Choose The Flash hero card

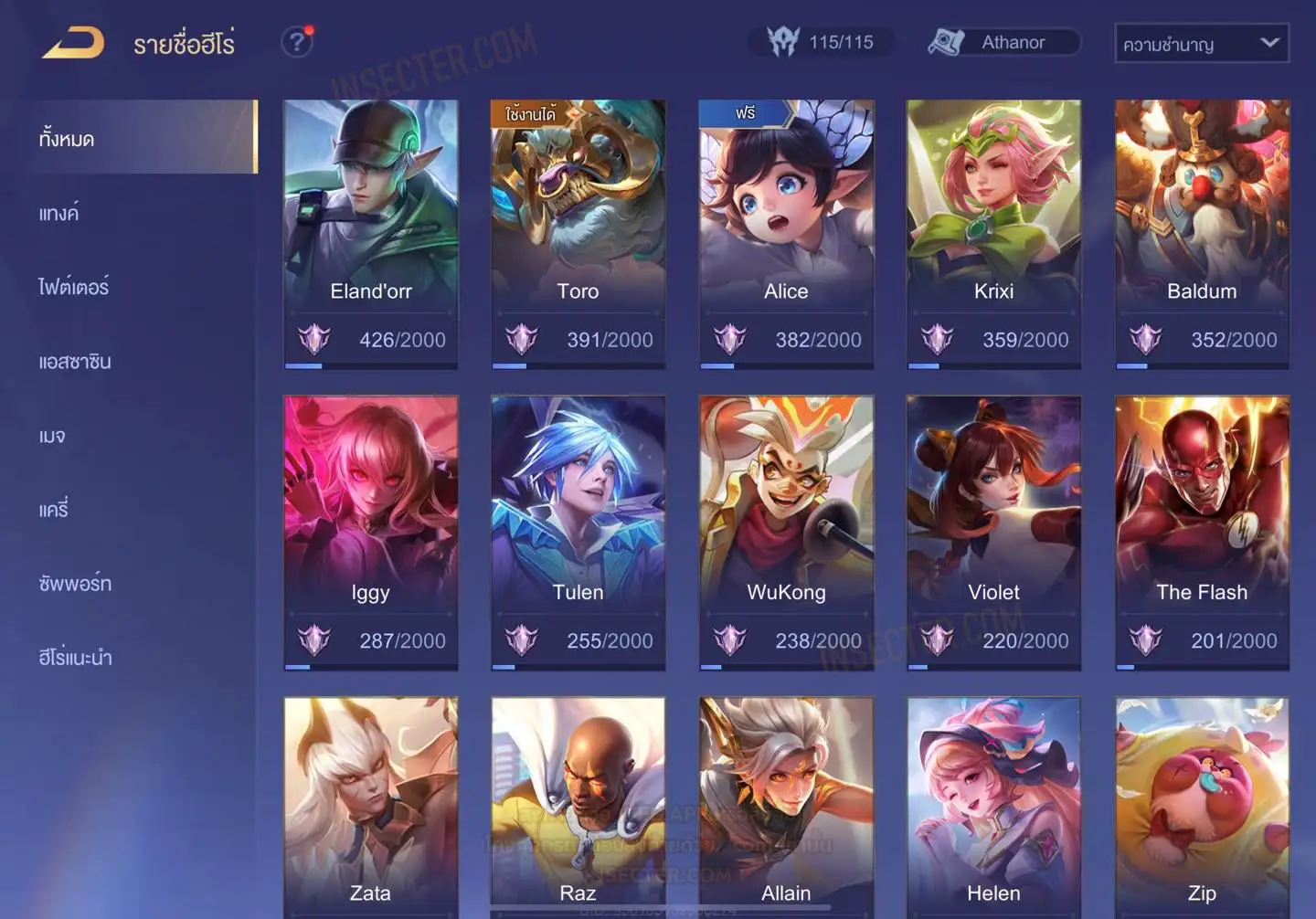point(1202,532)
